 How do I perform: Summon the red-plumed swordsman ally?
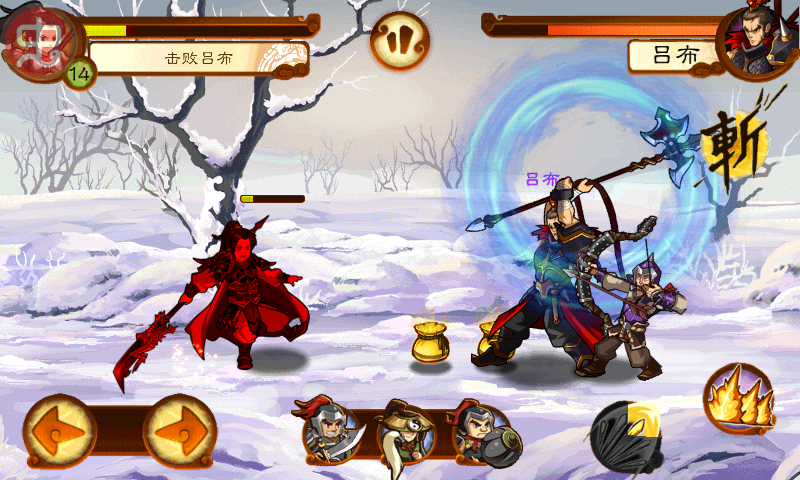[331, 432]
